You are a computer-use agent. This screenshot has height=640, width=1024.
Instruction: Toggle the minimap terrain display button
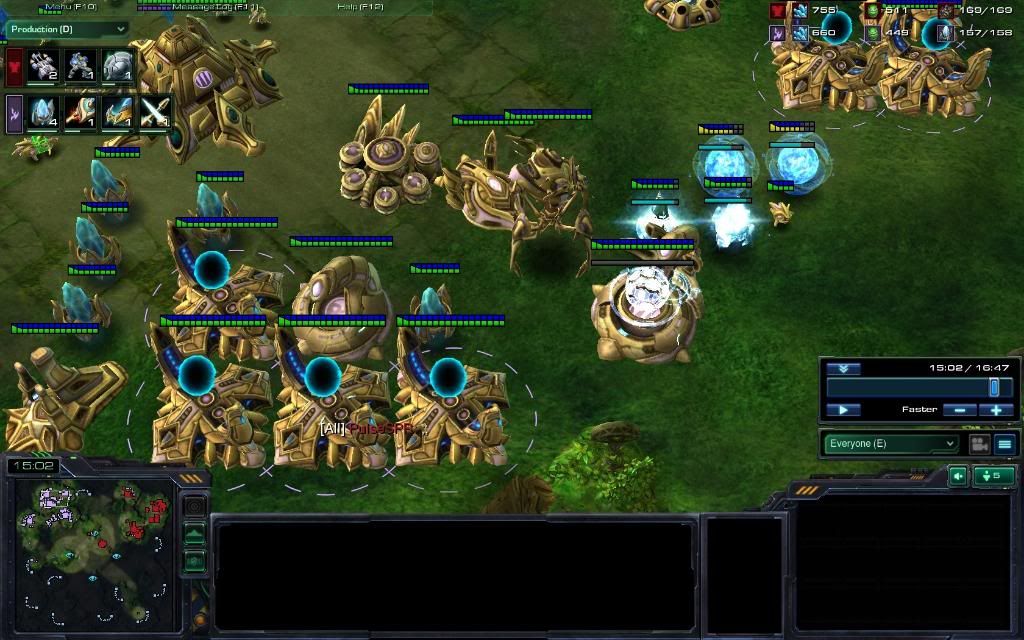click(195, 535)
